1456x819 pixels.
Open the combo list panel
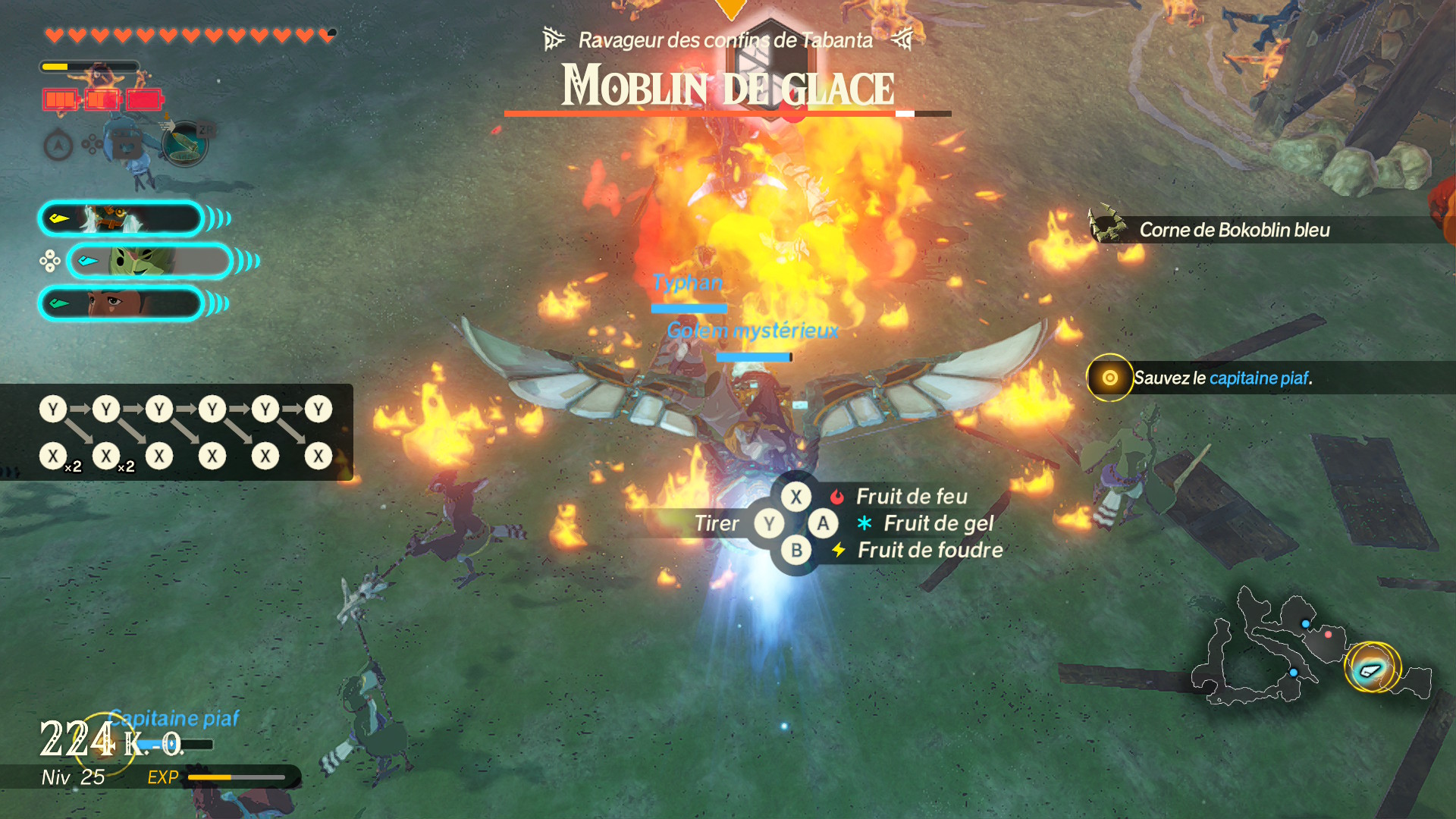coord(177,432)
